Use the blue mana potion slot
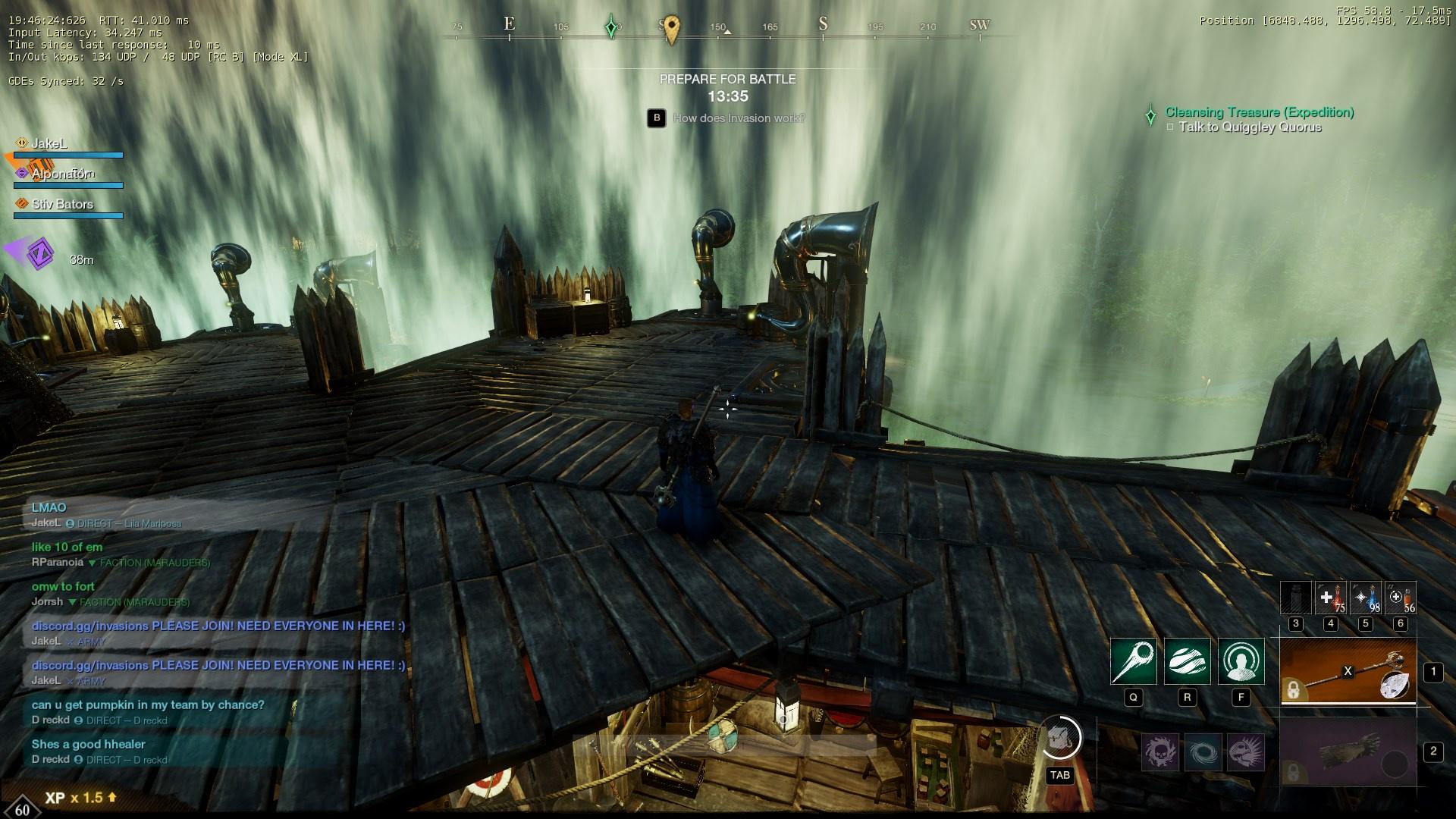The width and height of the screenshot is (1456, 819). click(x=1365, y=598)
